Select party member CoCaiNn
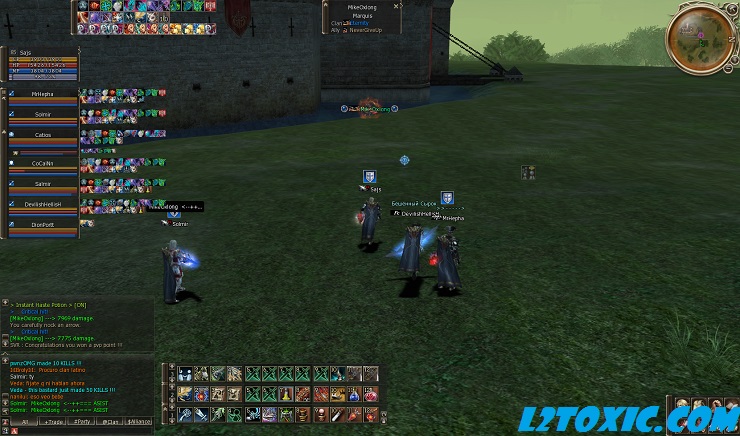 point(41,163)
